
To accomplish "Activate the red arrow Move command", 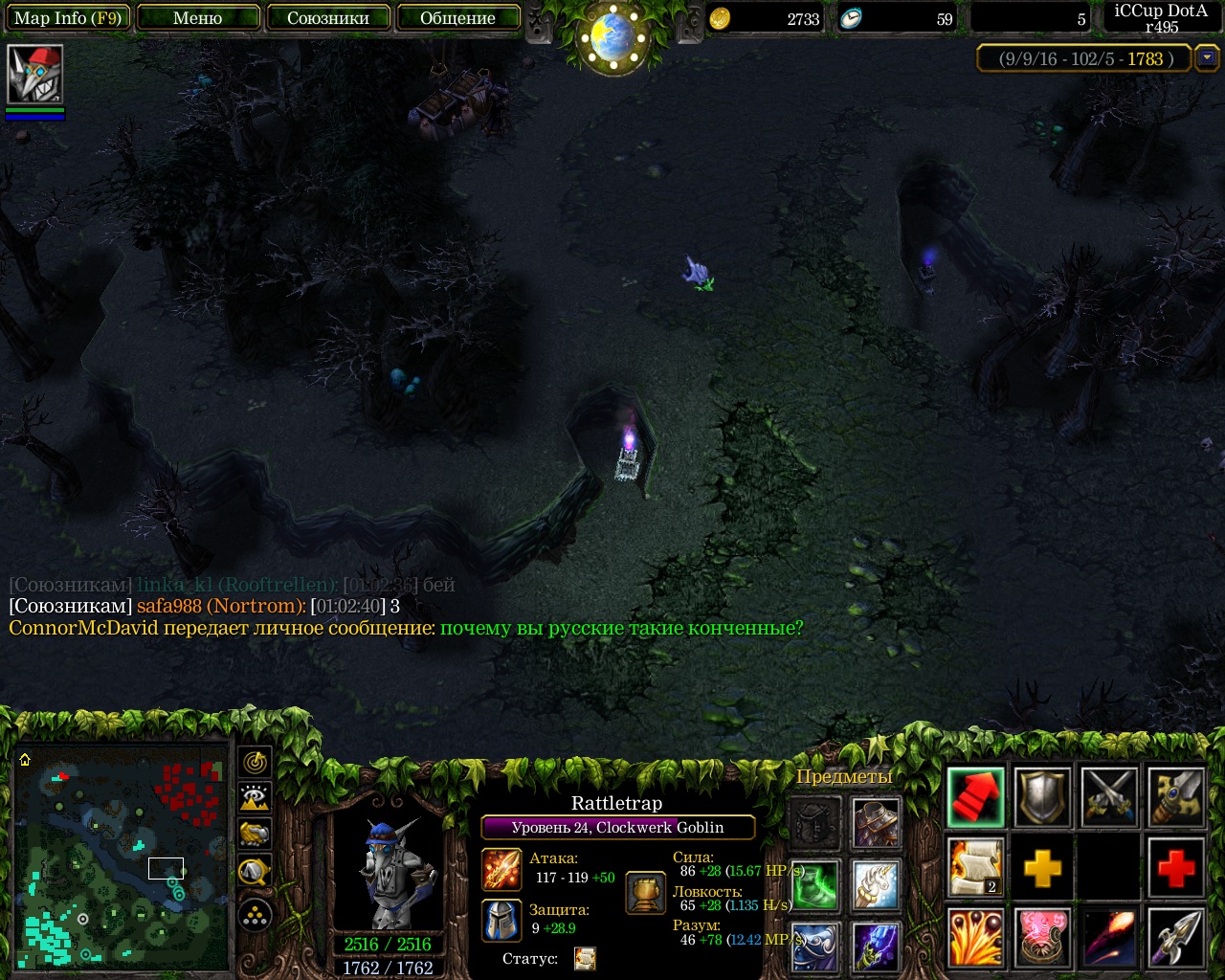I will [976, 796].
